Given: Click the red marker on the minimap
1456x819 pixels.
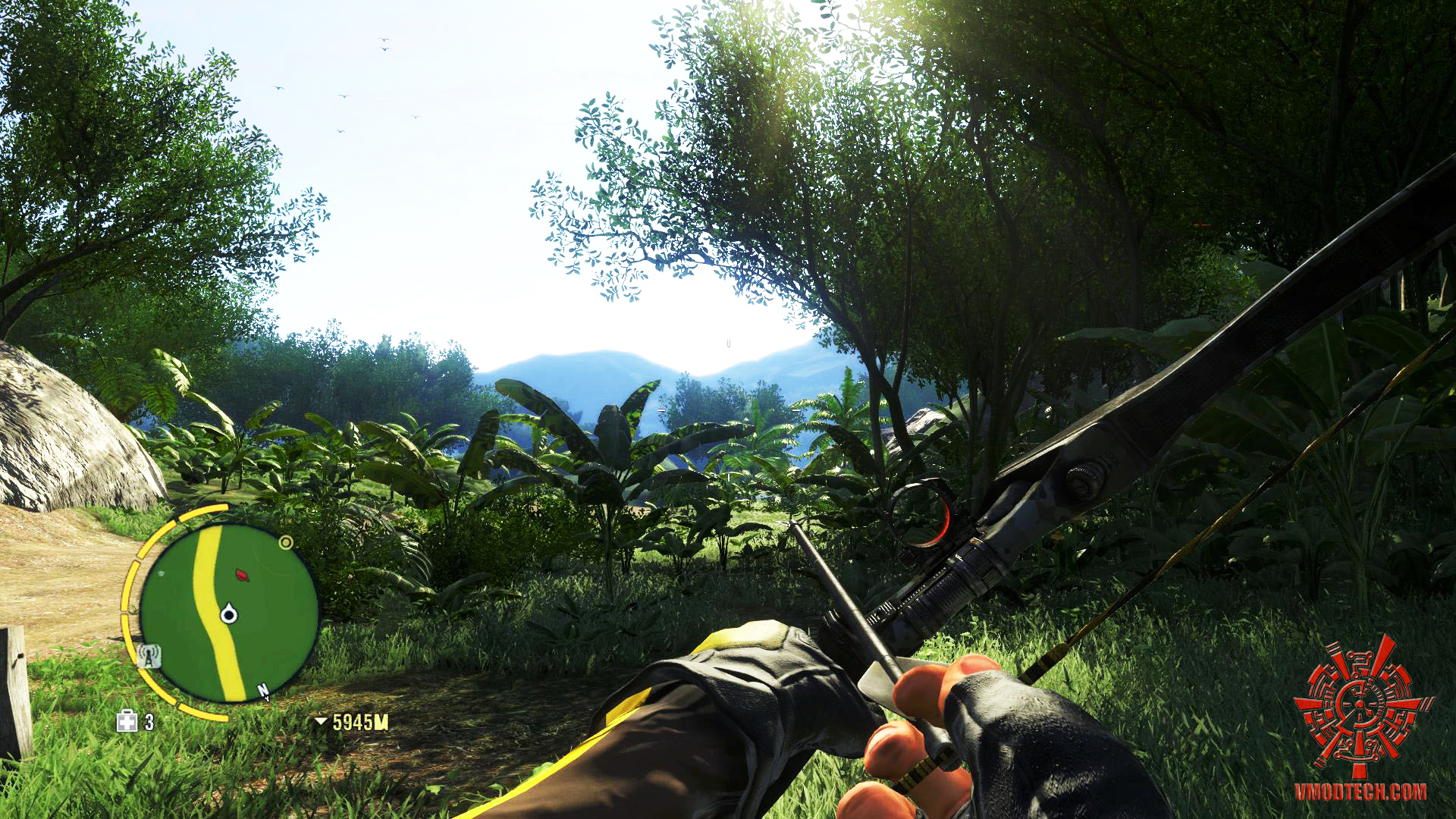Looking at the screenshot, I should 243,576.
